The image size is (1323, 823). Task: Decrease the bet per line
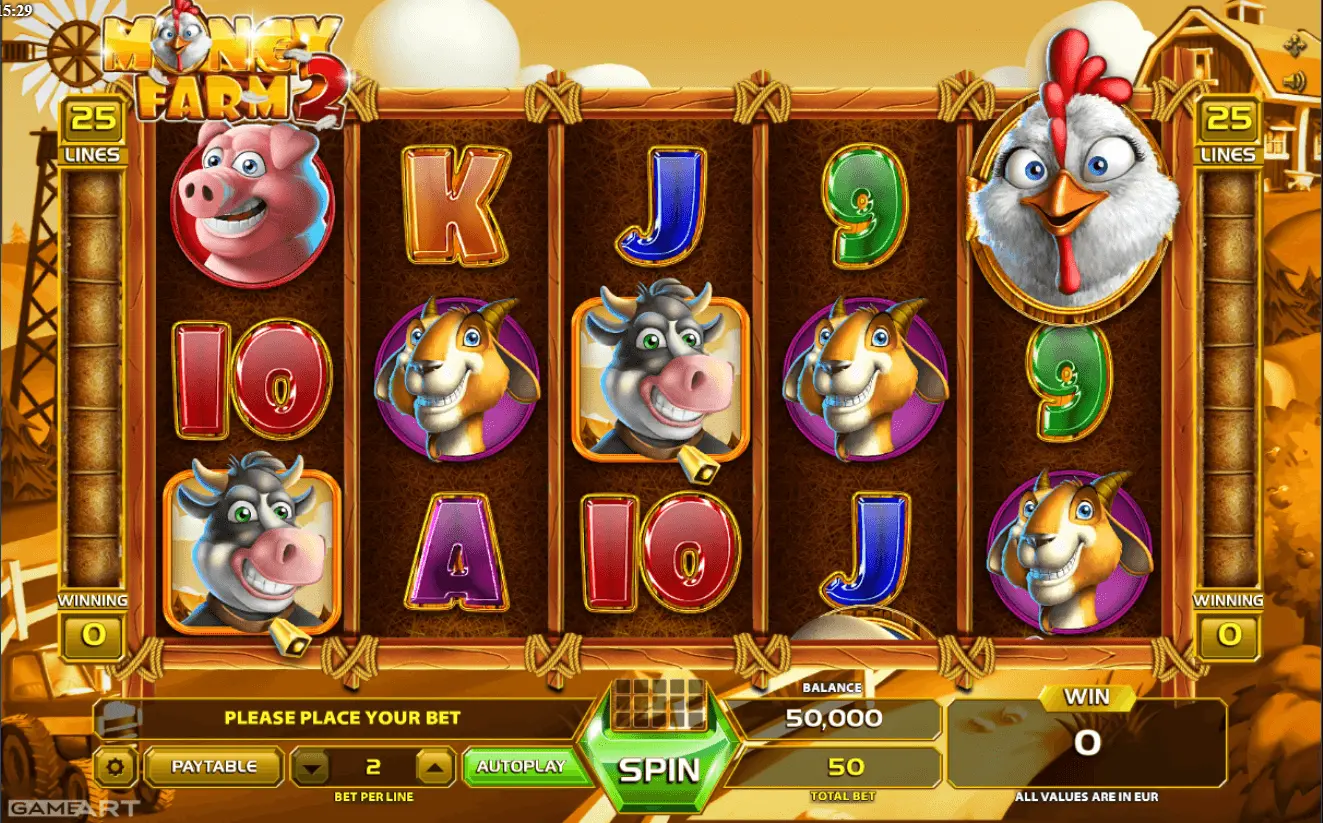[x=313, y=768]
